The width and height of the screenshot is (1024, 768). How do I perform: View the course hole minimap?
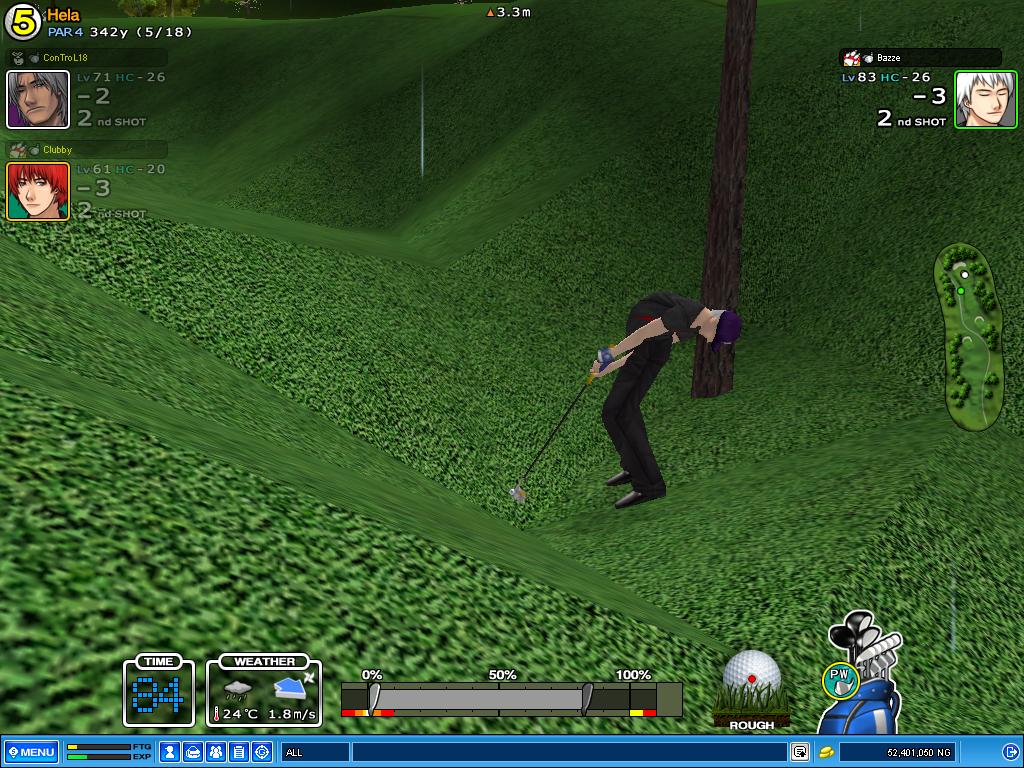pyautogui.click(x=968, y=337)
